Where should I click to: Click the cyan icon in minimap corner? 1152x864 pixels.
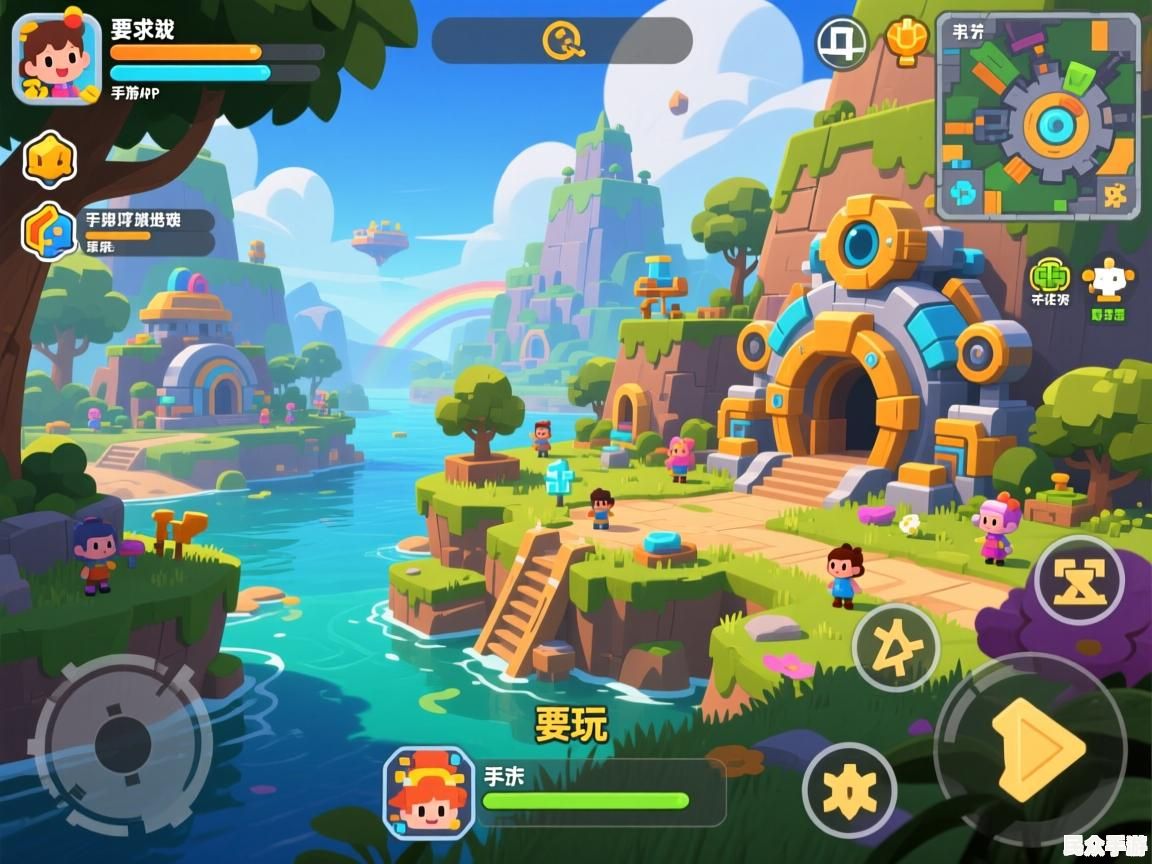(x=965, y=191)
